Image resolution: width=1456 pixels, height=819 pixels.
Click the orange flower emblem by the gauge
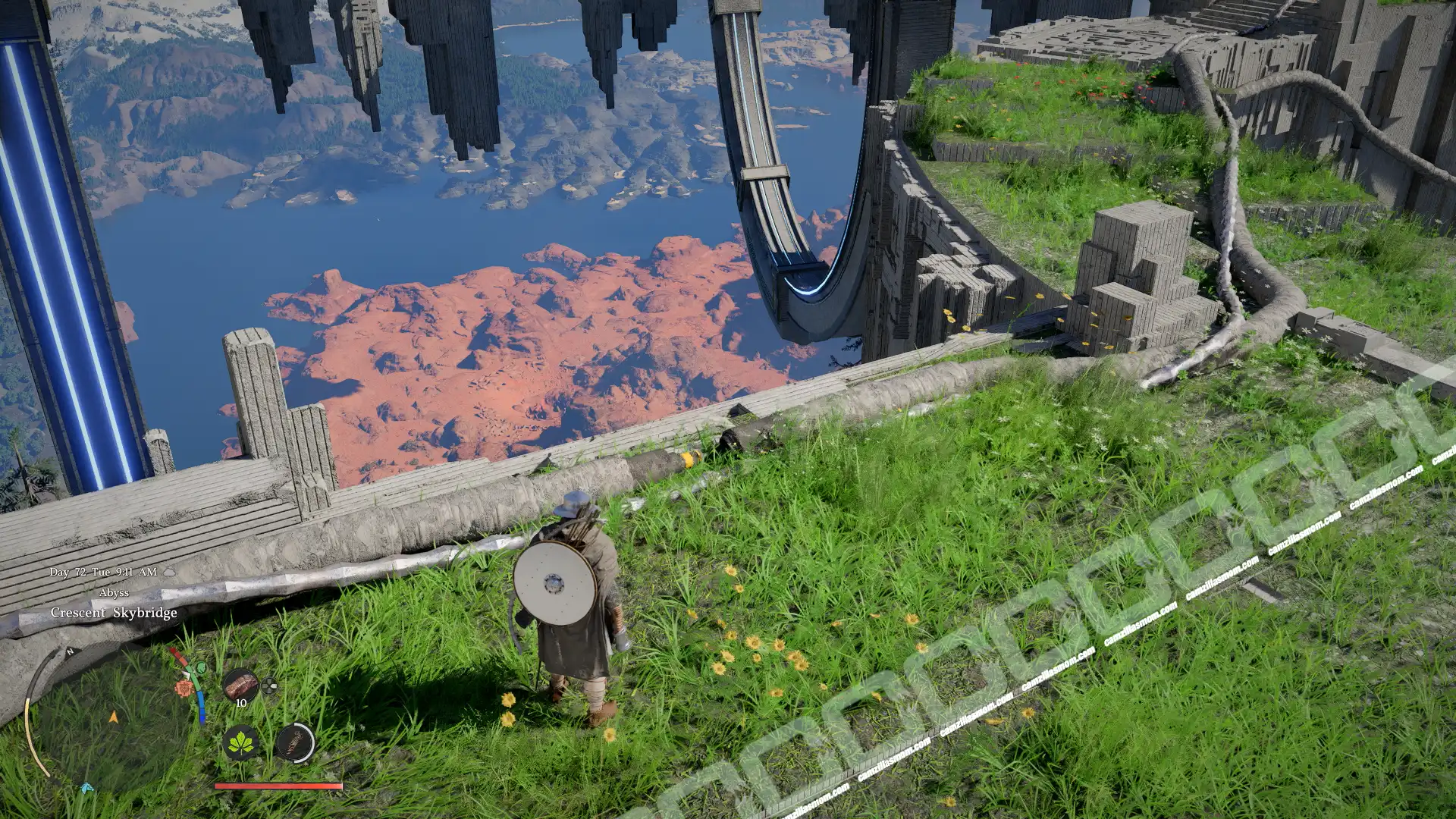coord(183,689)
